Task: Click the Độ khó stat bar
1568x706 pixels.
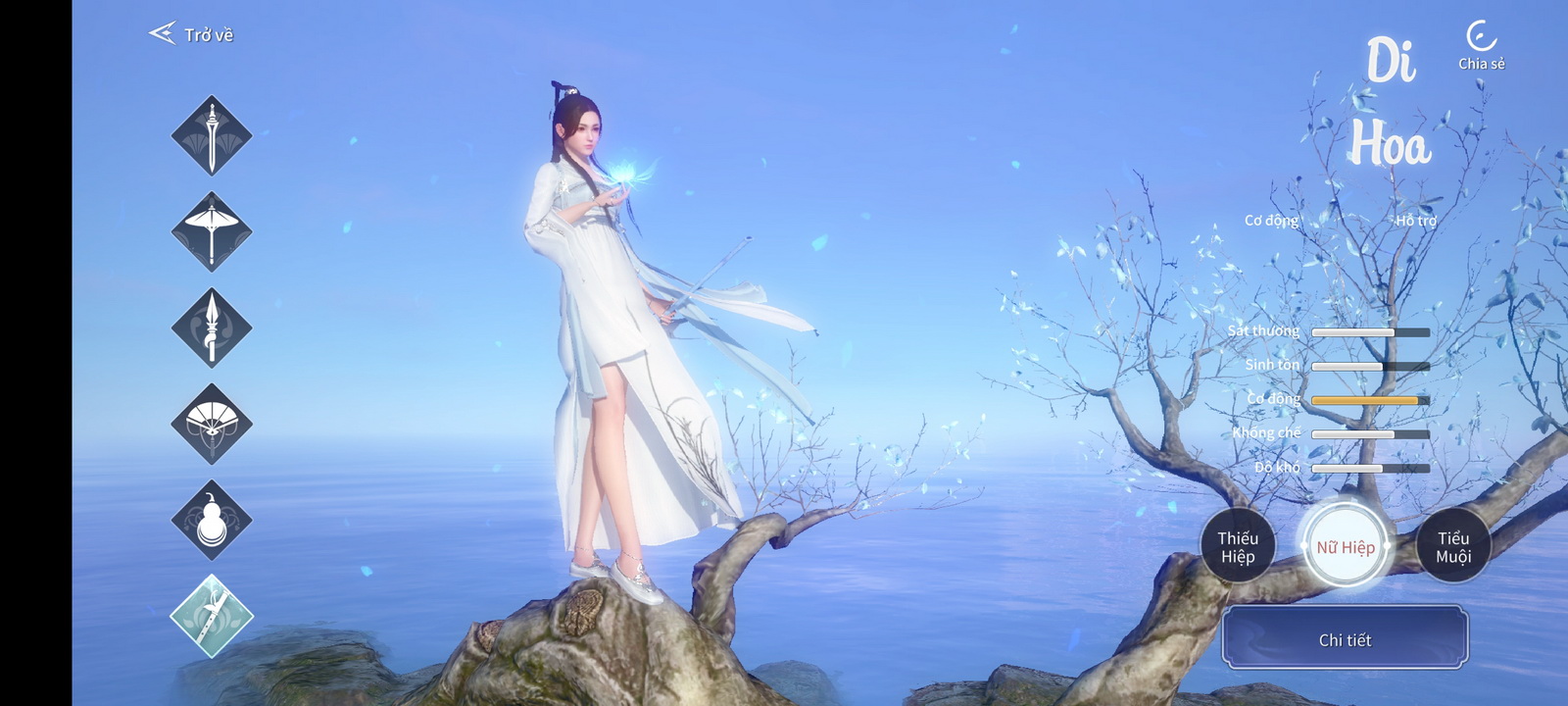Action: [x=1370, y=468]
